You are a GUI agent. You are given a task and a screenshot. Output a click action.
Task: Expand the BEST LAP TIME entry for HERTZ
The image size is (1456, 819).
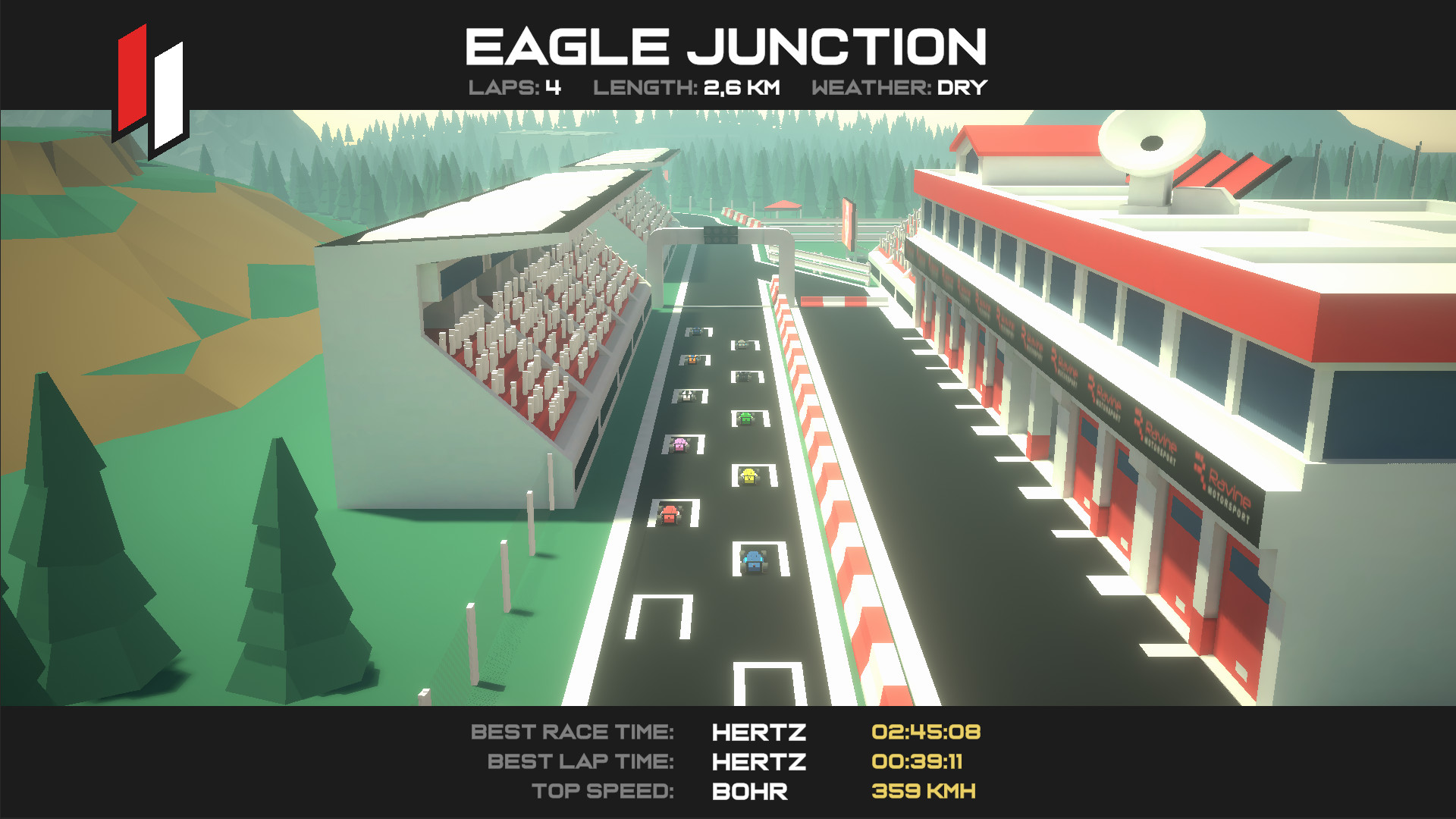581,761
